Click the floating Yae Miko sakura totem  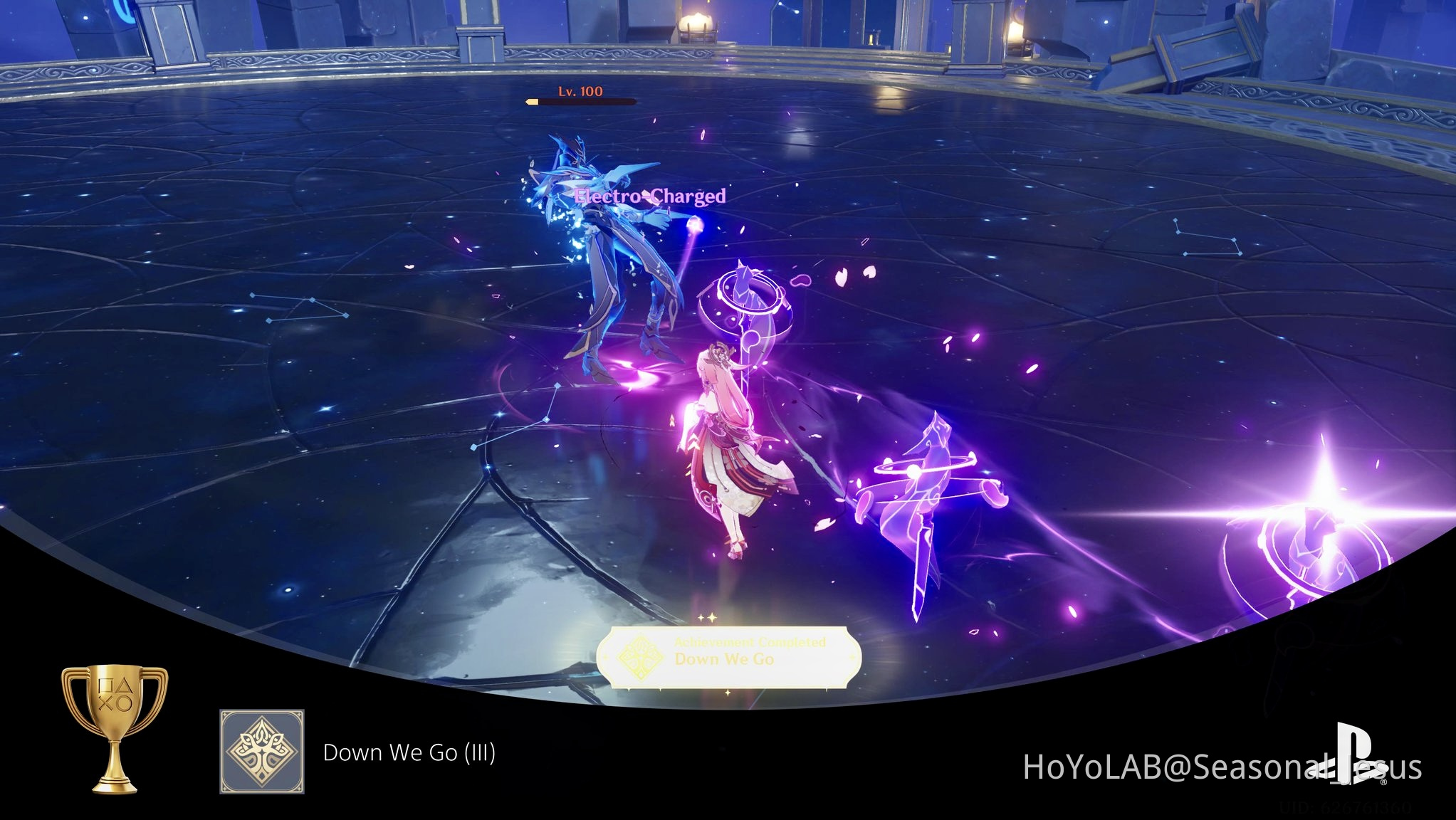(745, 306)
